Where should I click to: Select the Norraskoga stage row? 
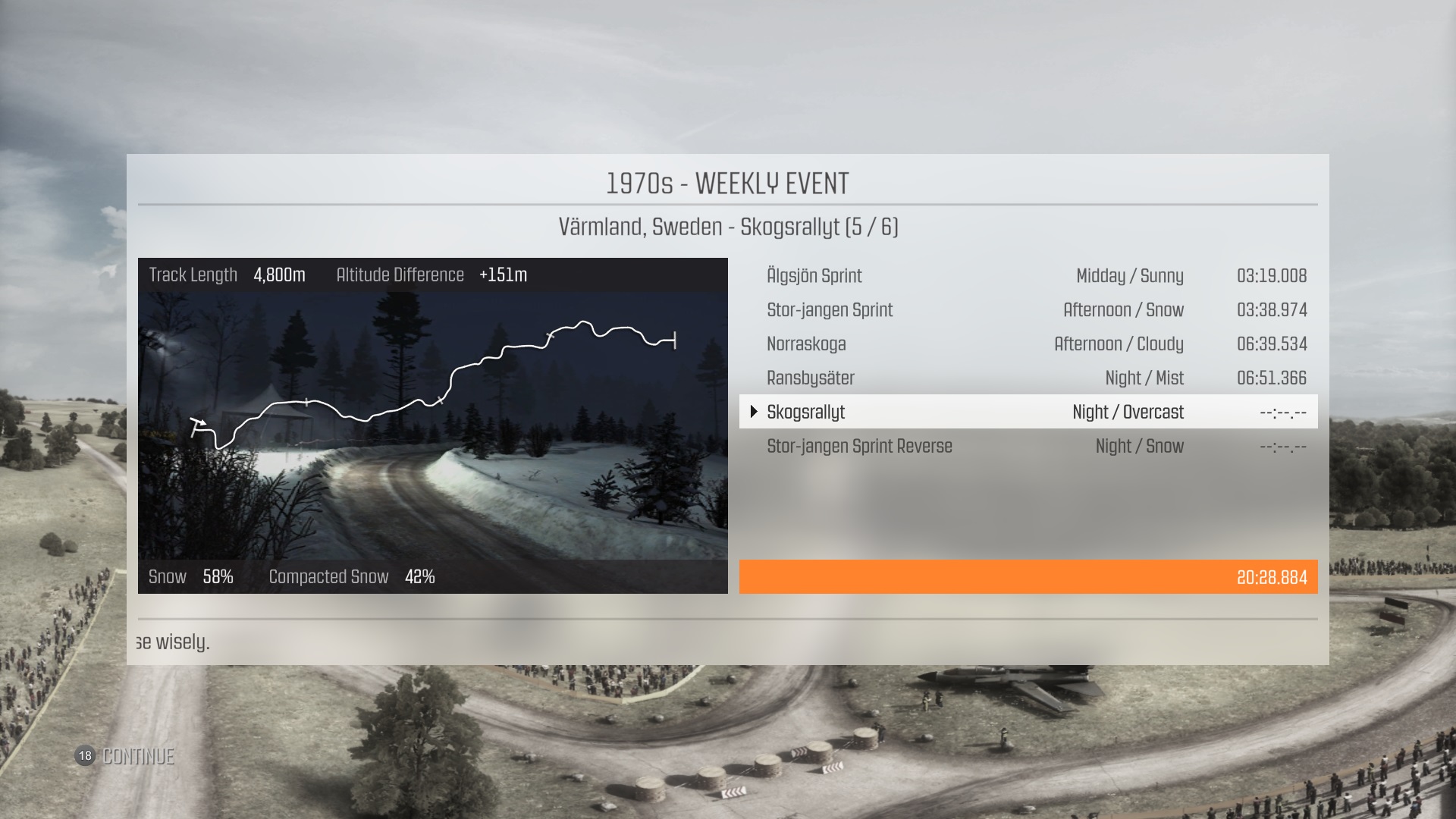(1028, 344)
